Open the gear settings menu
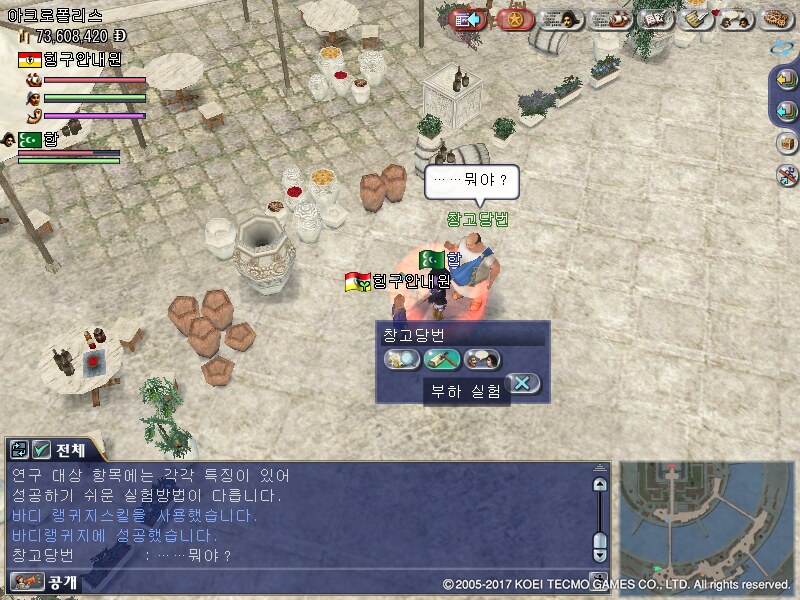800x600 pixels. (778, 19)
